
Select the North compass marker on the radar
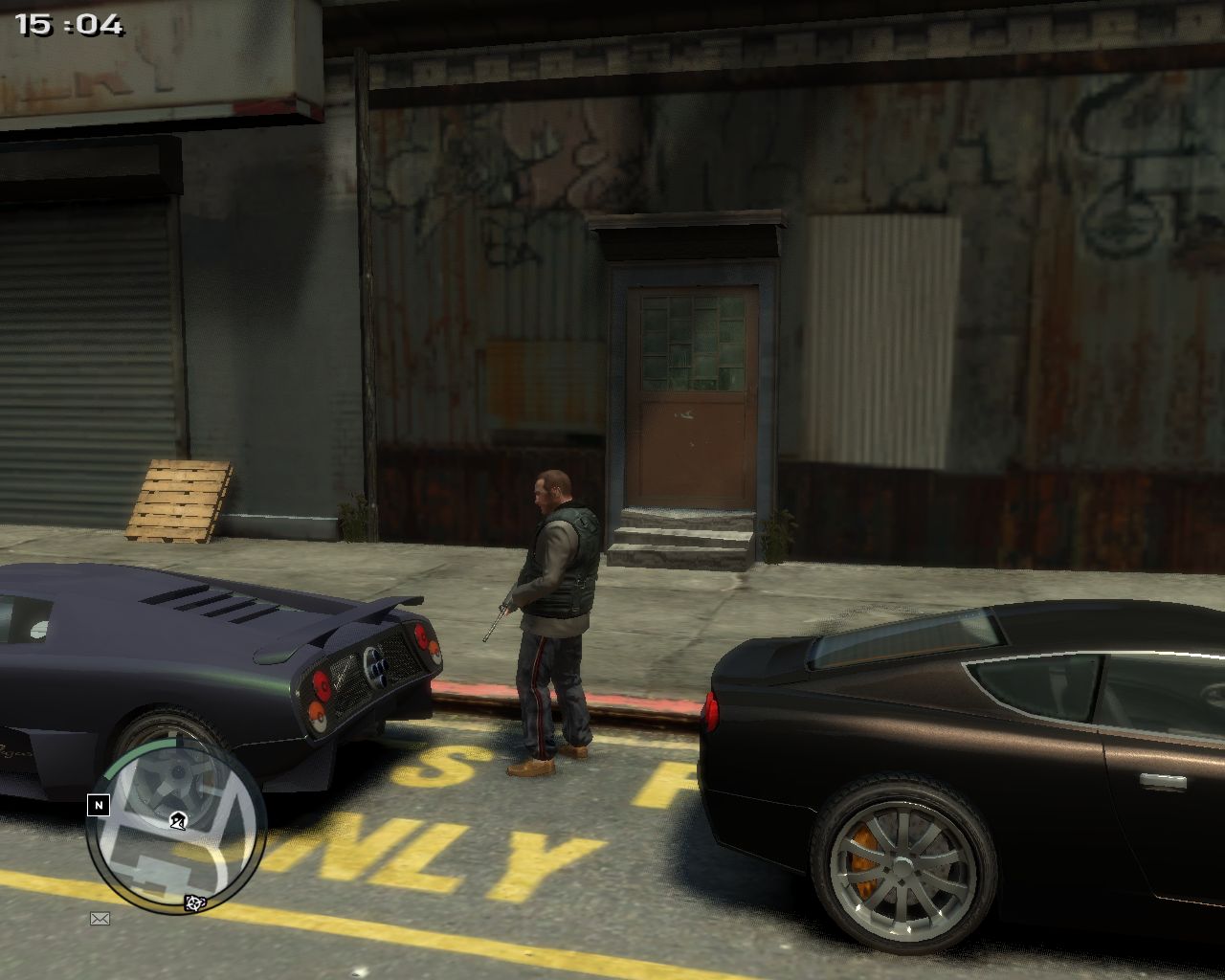[98, 806]
